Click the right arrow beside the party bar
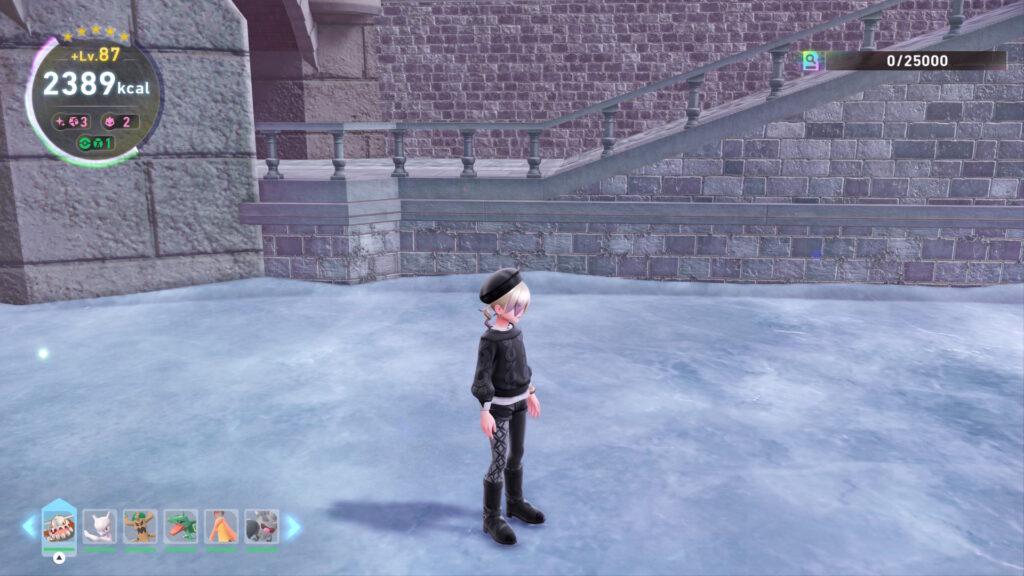The height and width of the screenshot is (576, 1024). (293, 526)
